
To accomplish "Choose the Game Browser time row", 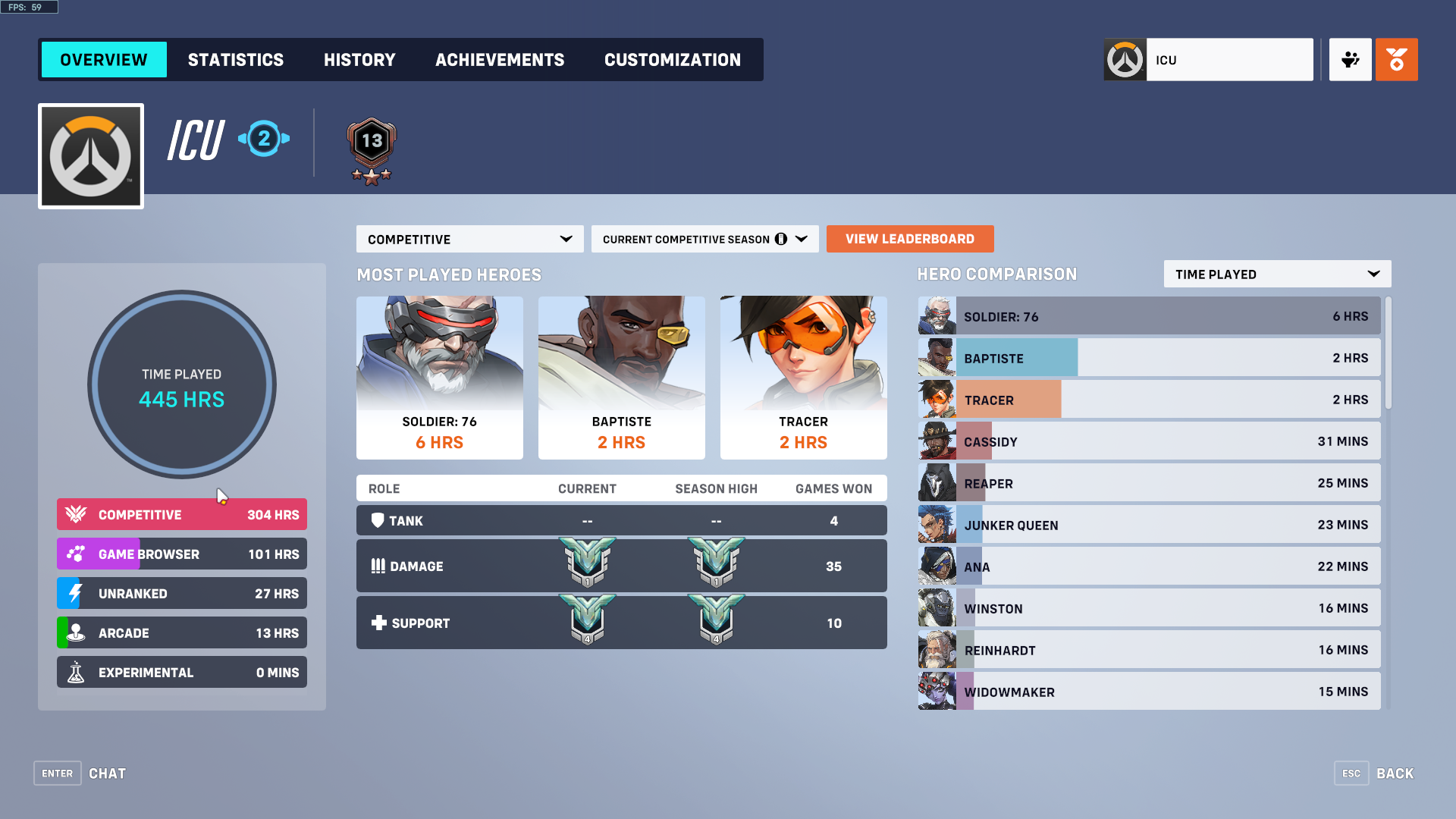I will click(182, 554).
